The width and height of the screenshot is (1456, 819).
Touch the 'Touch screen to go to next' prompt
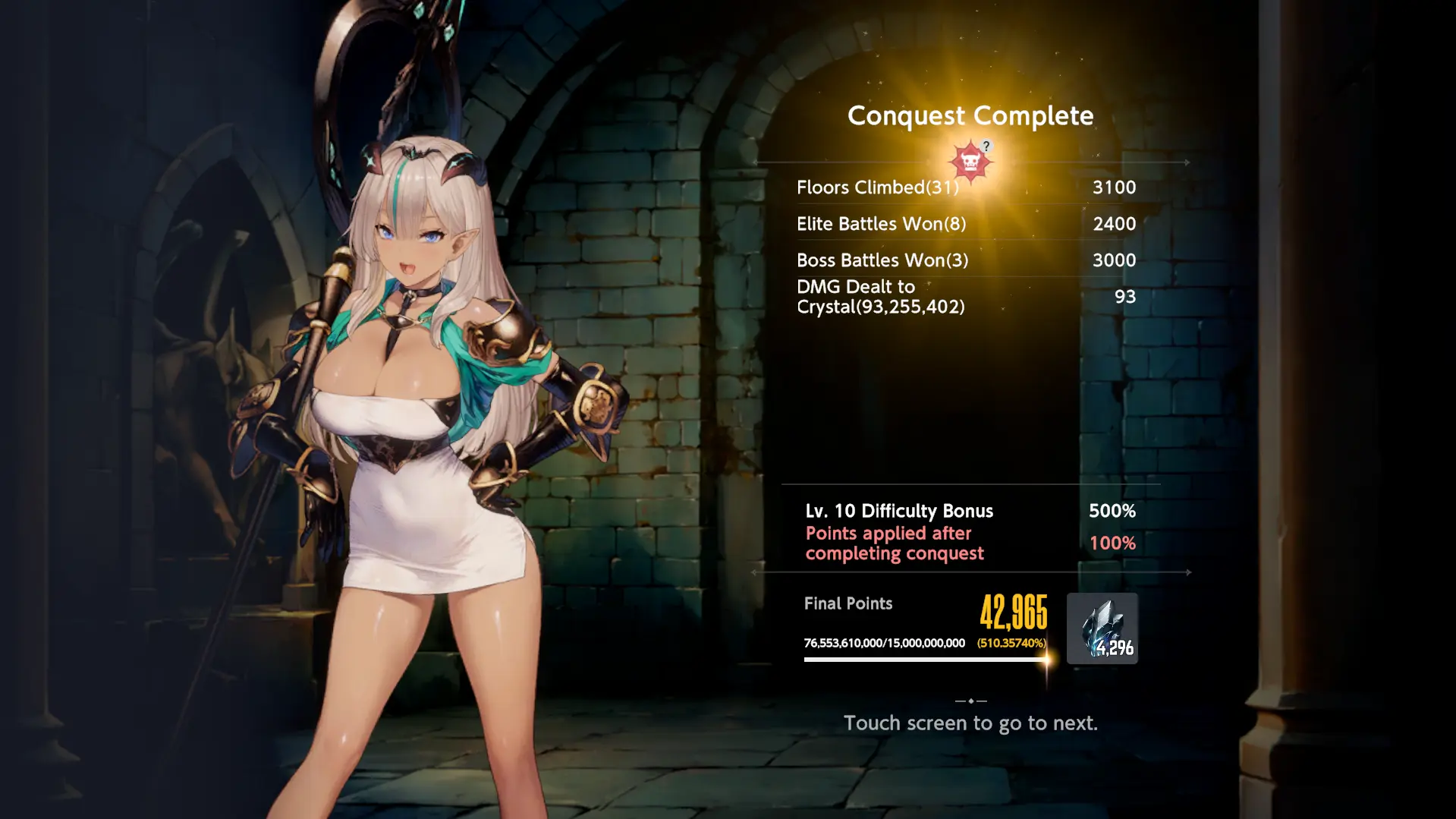(970, 723)
